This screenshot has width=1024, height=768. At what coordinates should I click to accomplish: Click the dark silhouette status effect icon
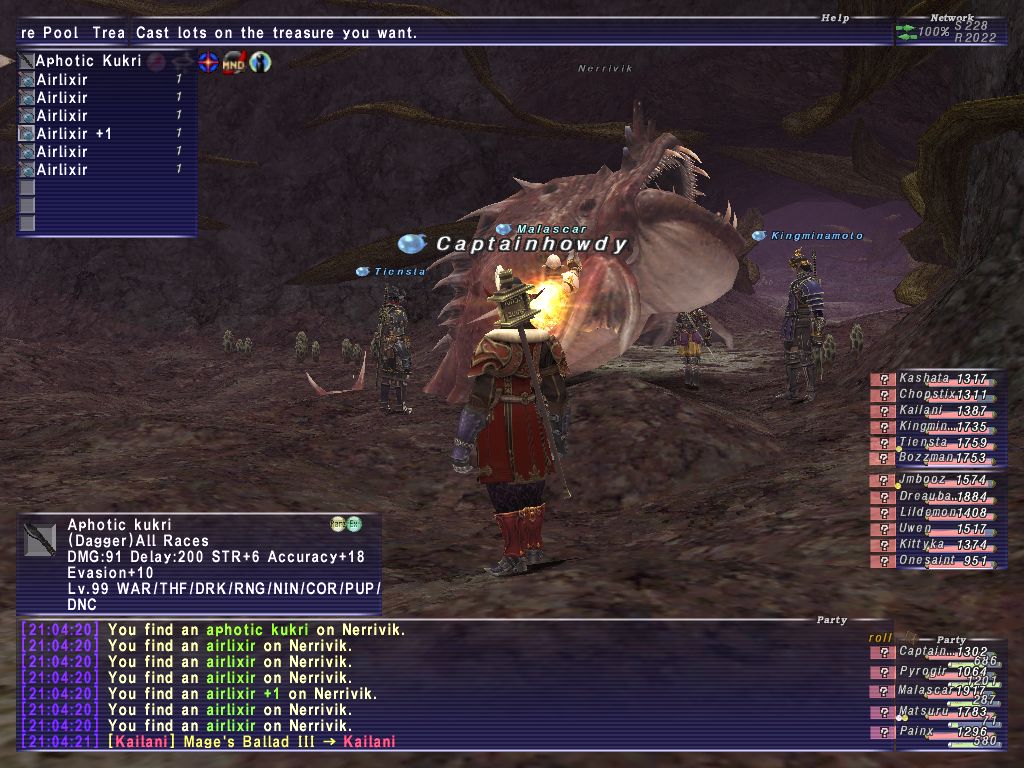coord(260,62)
